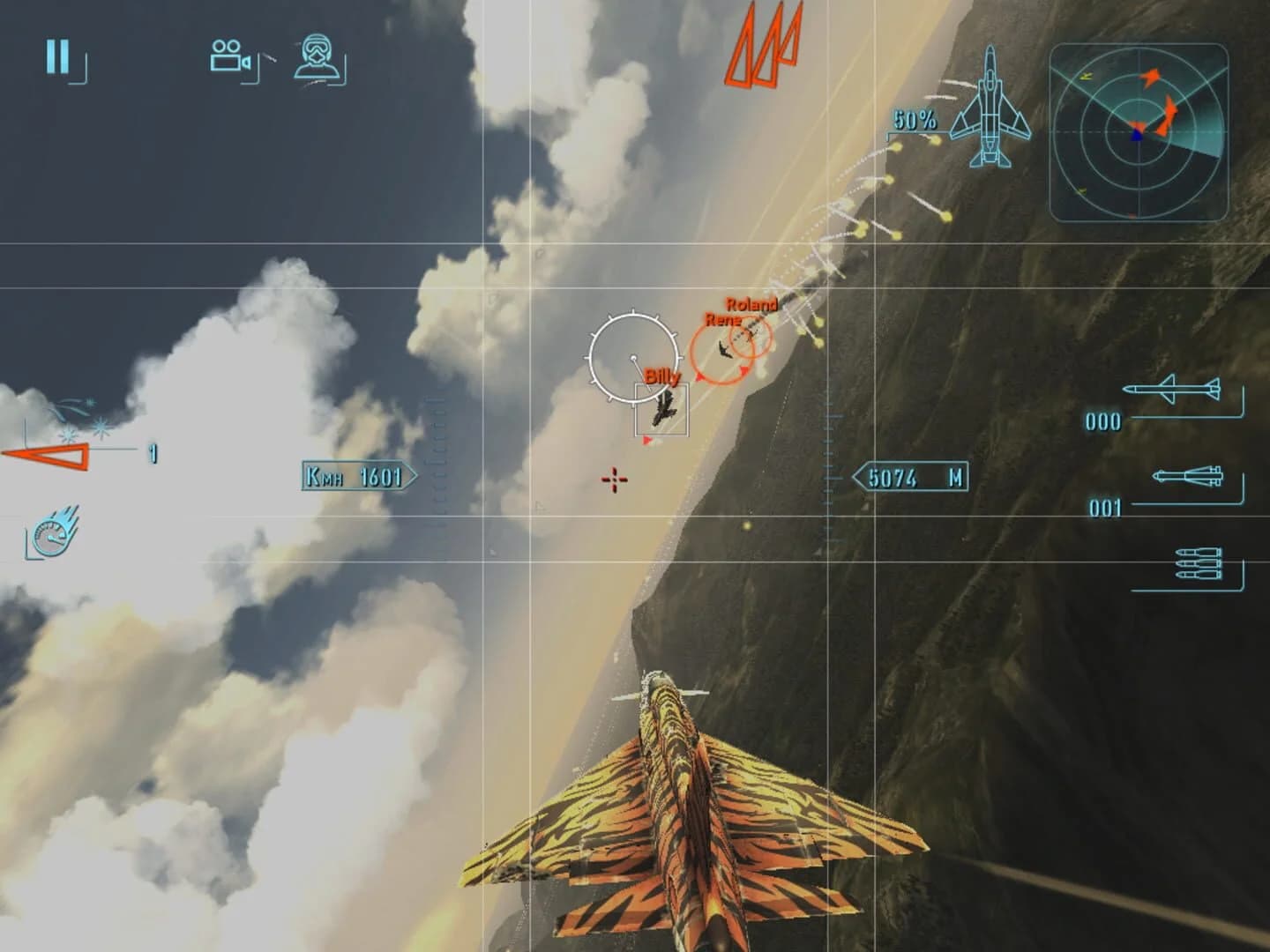
Task: Click the 50% damage indicator
Action: click(x=912, y=115)
